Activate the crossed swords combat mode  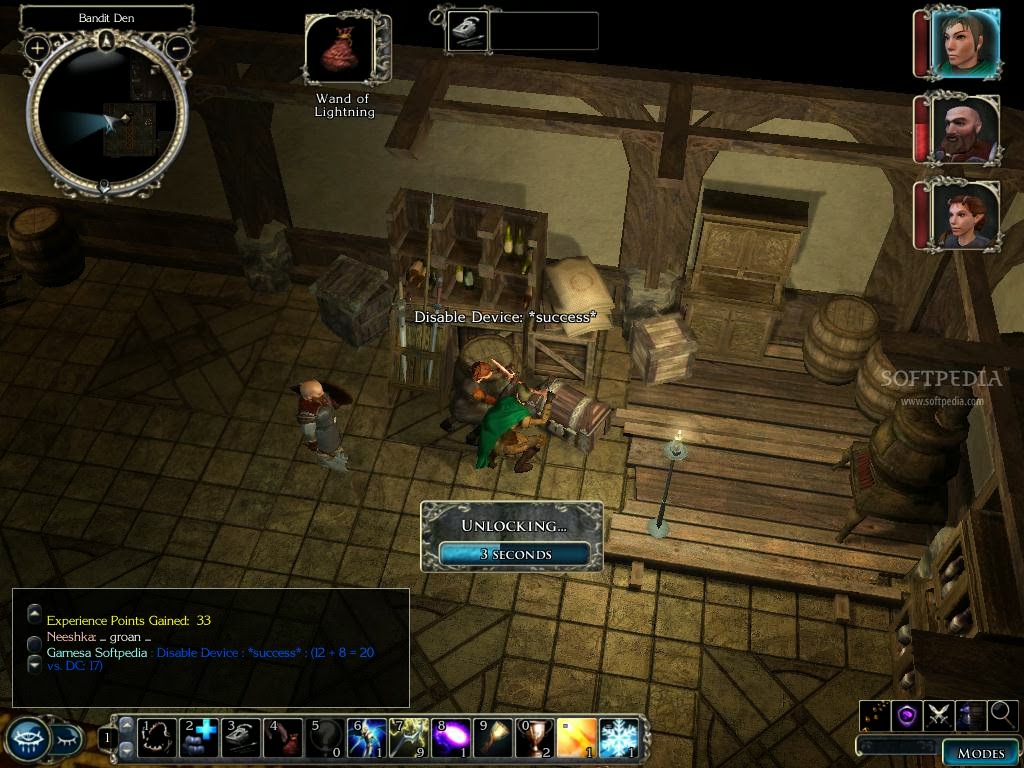point(939,714)
